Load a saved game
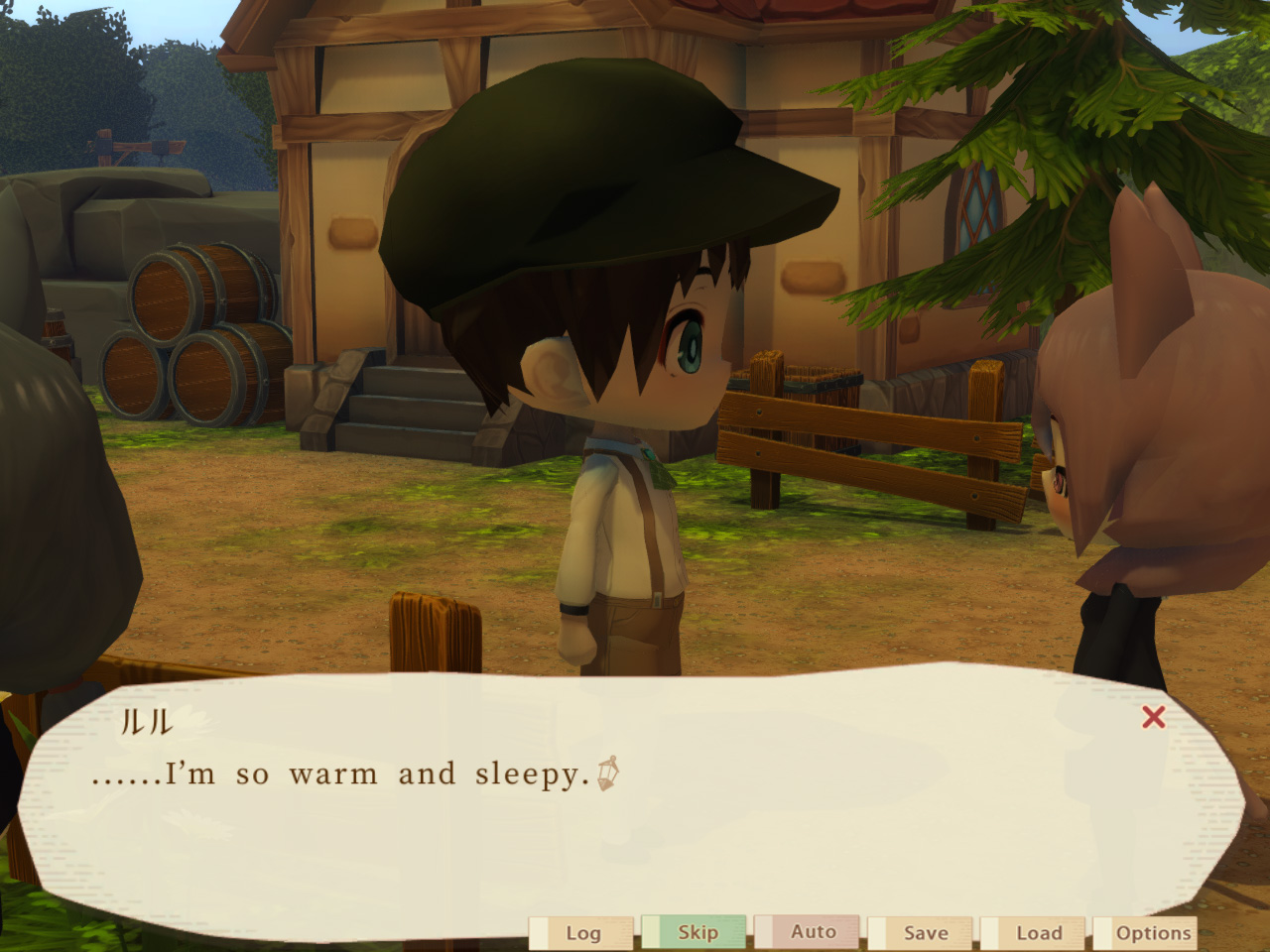This screenshot has height=952, width=1270. point(1041,933)
